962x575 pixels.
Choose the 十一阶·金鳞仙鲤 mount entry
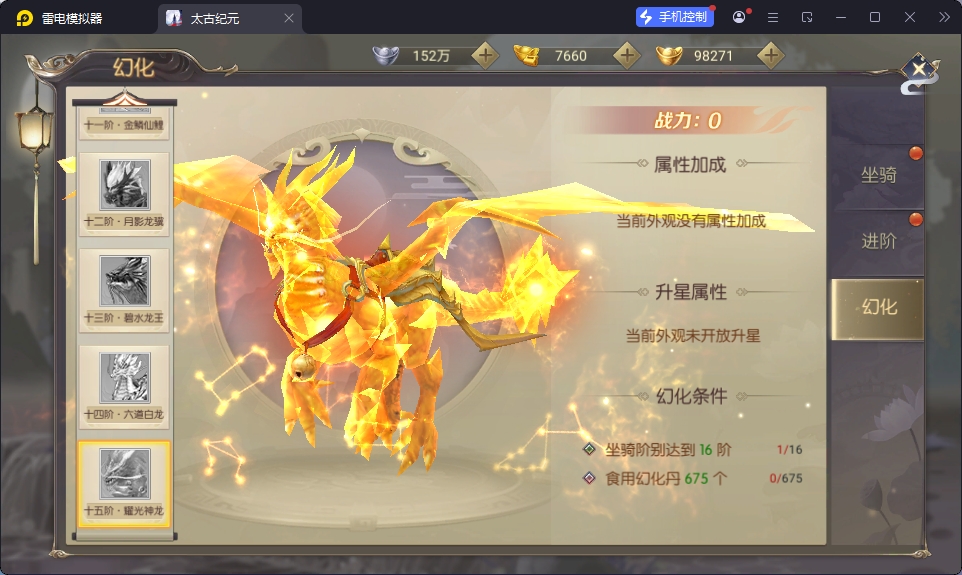[125, 125]
